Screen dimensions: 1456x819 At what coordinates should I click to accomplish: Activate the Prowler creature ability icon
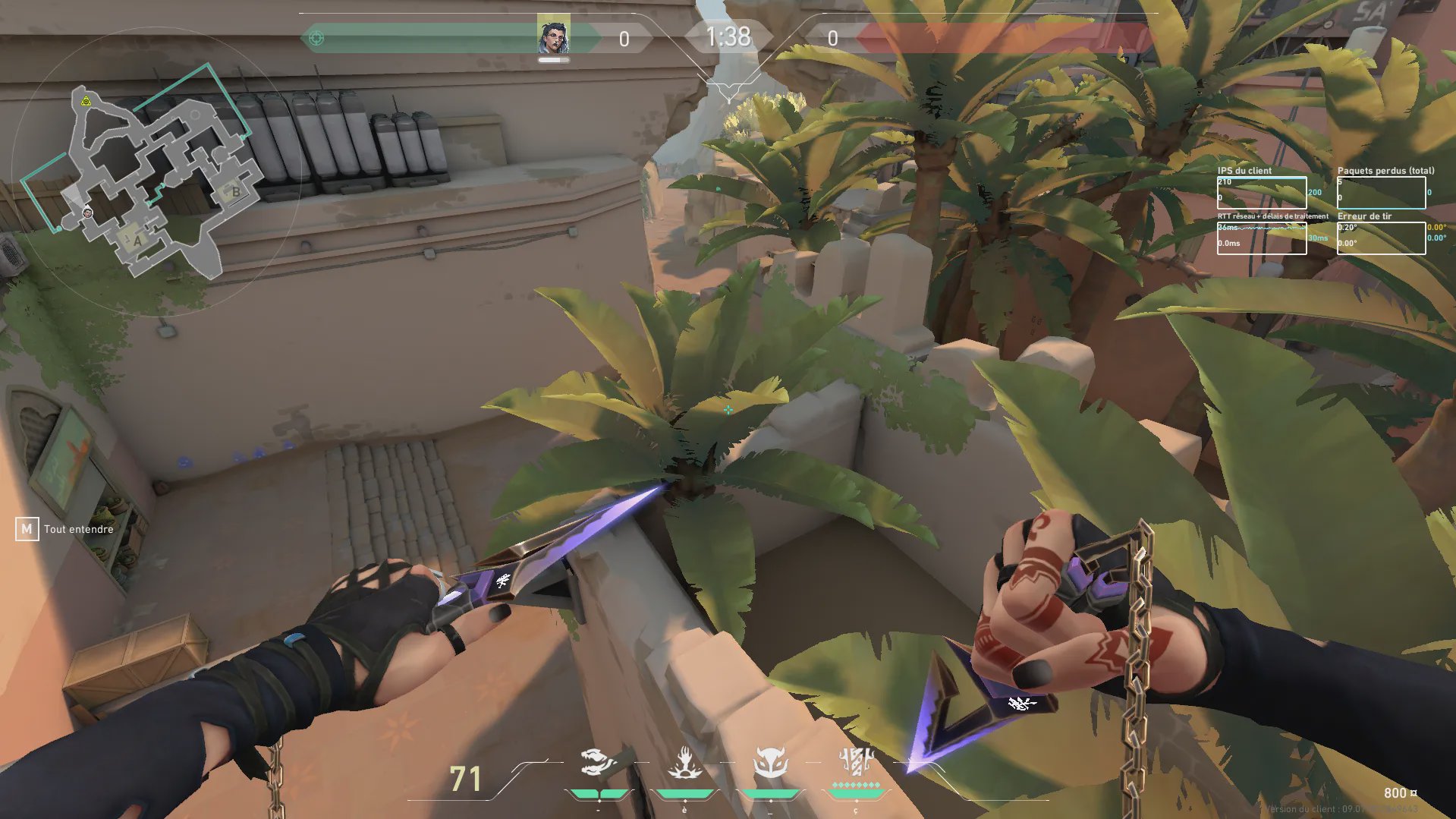click(598, 763)
